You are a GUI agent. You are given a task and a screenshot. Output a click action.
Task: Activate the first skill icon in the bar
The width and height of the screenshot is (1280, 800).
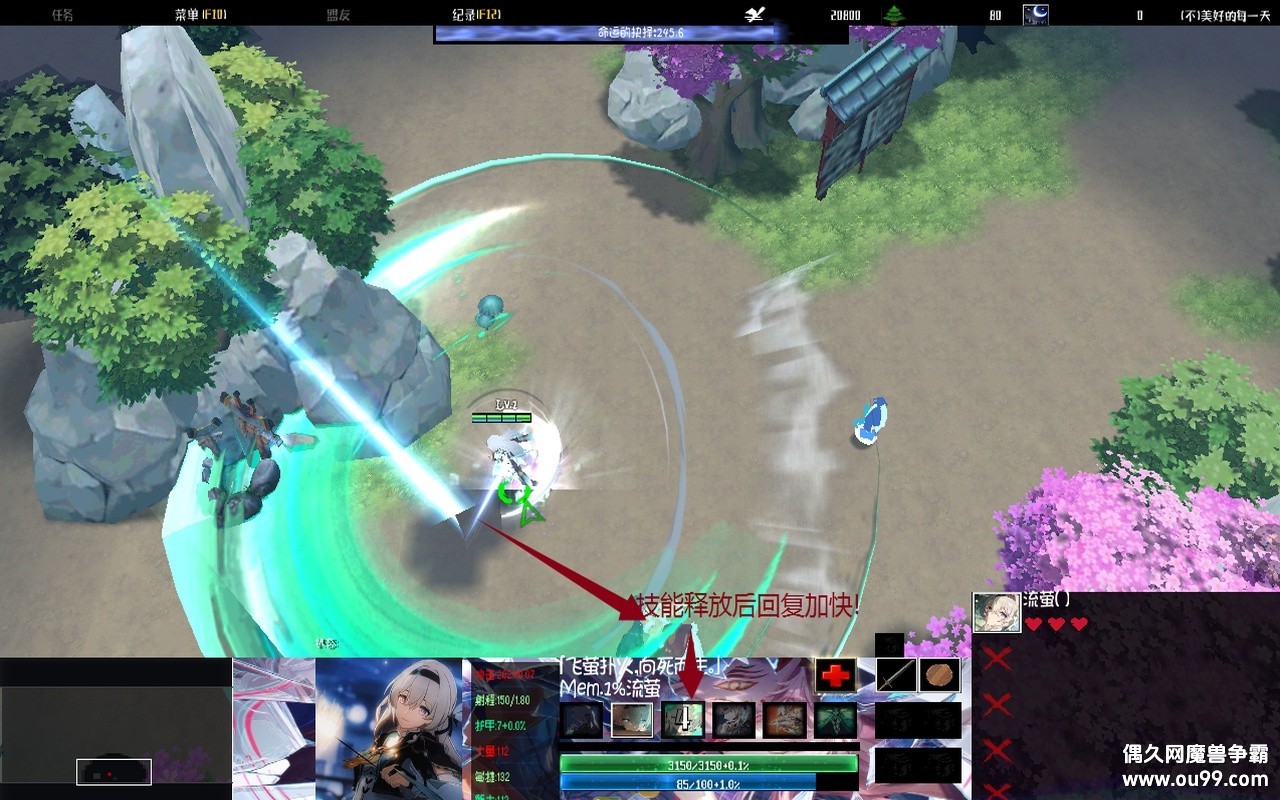click(x=581, y=719)
